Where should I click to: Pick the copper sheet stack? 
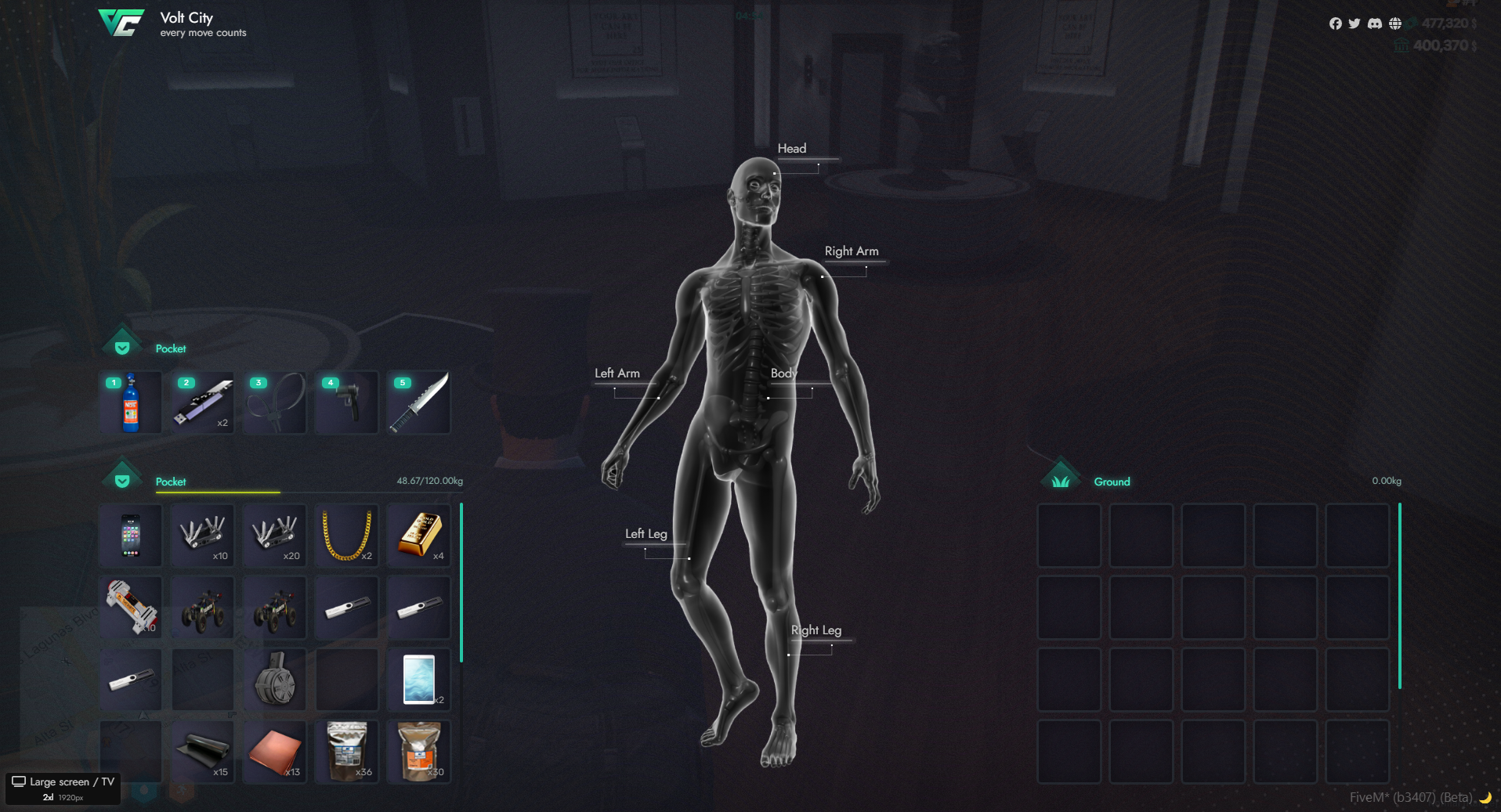(x=274, y=752)
